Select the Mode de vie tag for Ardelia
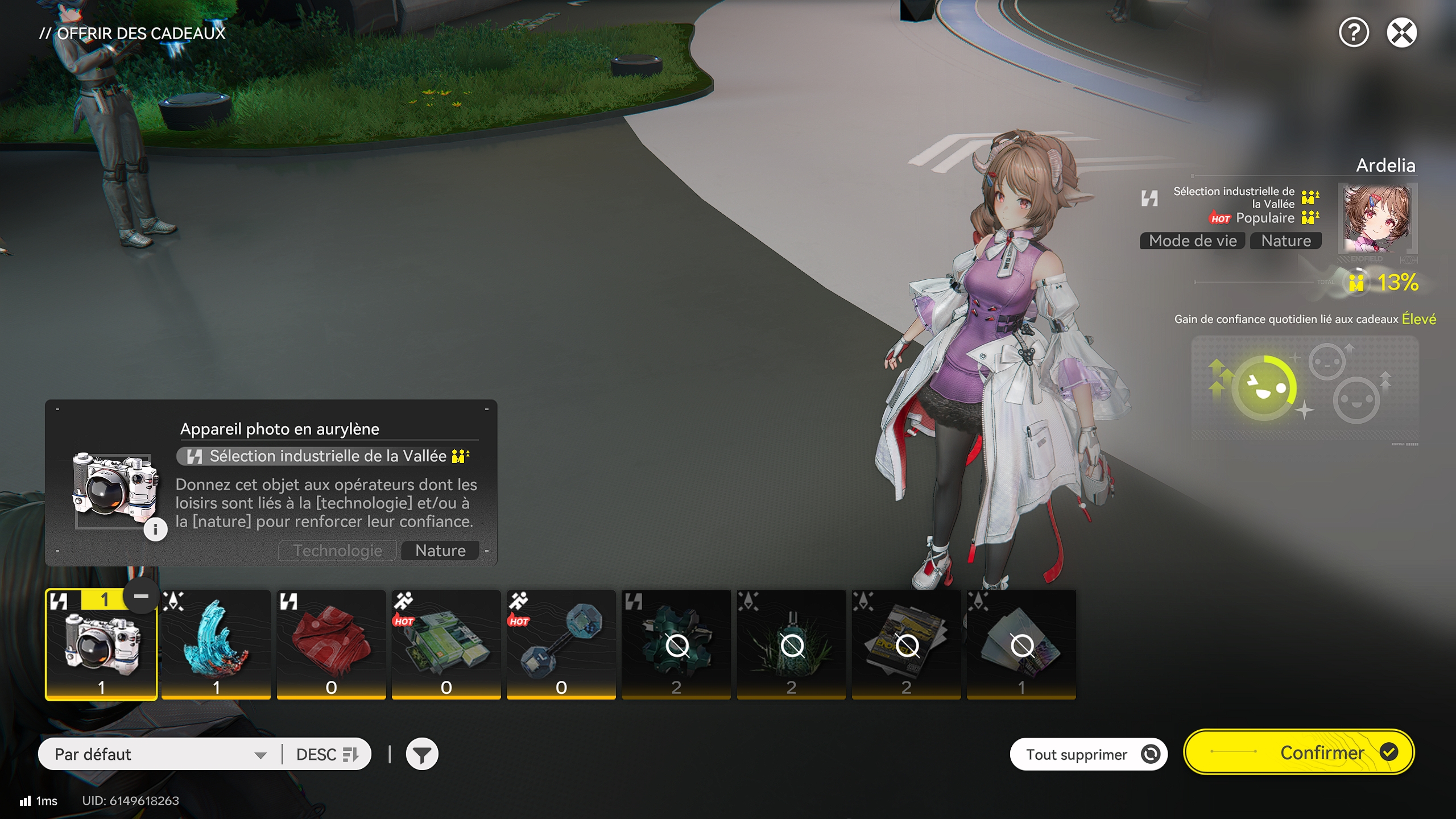Screen dimensions: 1456x819 click(1192, 241)
